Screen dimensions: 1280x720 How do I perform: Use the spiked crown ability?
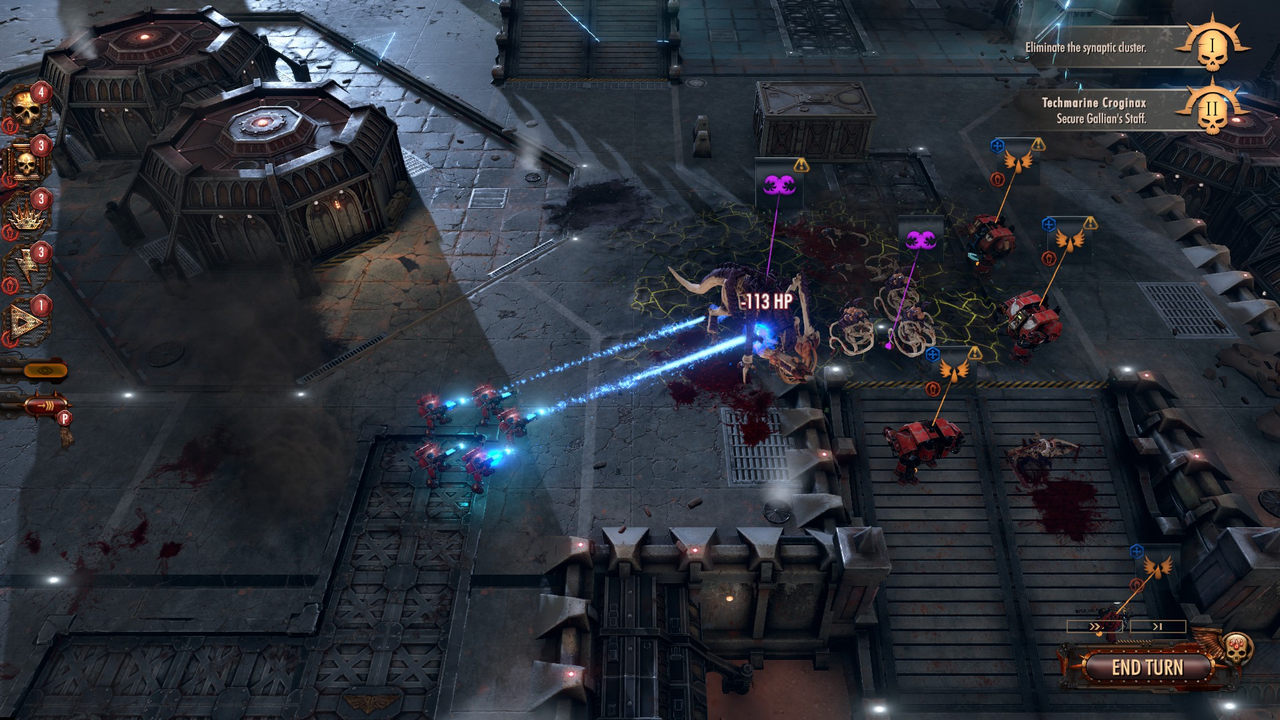(26, 214)
